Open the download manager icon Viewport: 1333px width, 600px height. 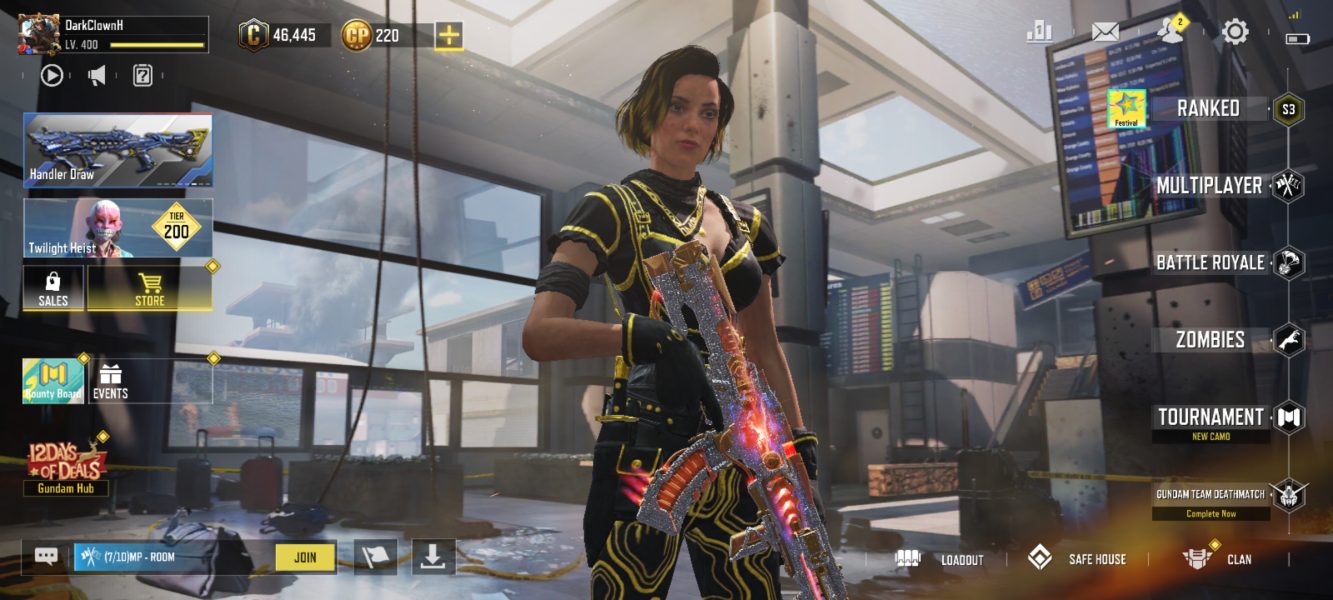pyautogui.click(x=432, y=557)
